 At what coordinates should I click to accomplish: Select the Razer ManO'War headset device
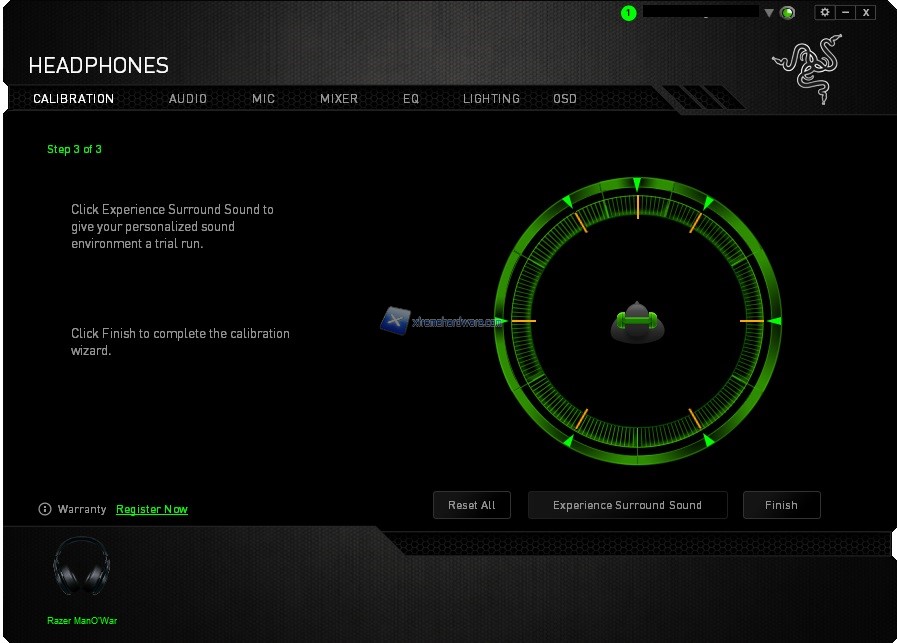tap(82, 570)
